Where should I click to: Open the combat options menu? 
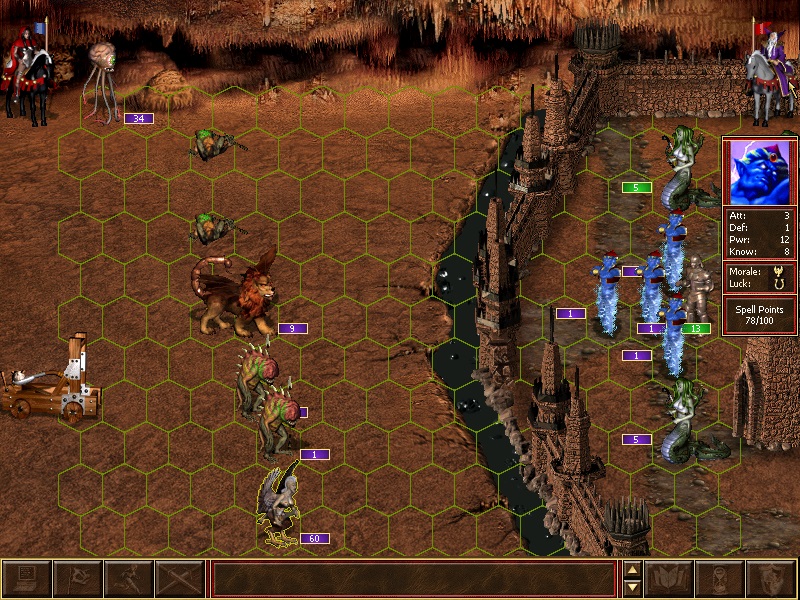26,579
